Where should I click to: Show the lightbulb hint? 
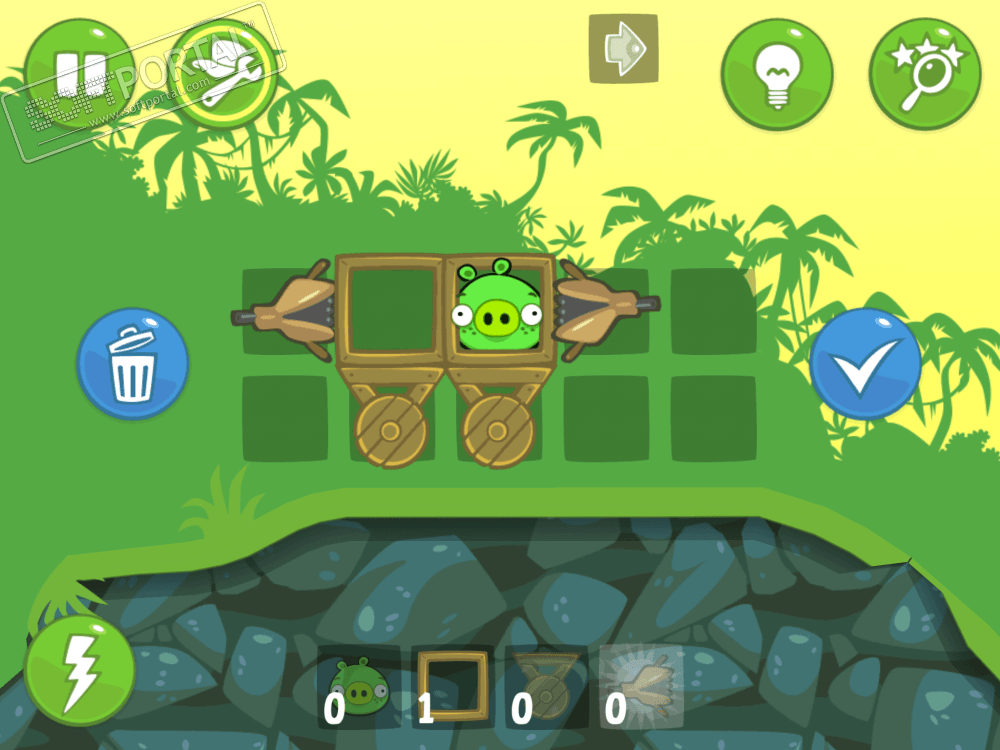777,73
